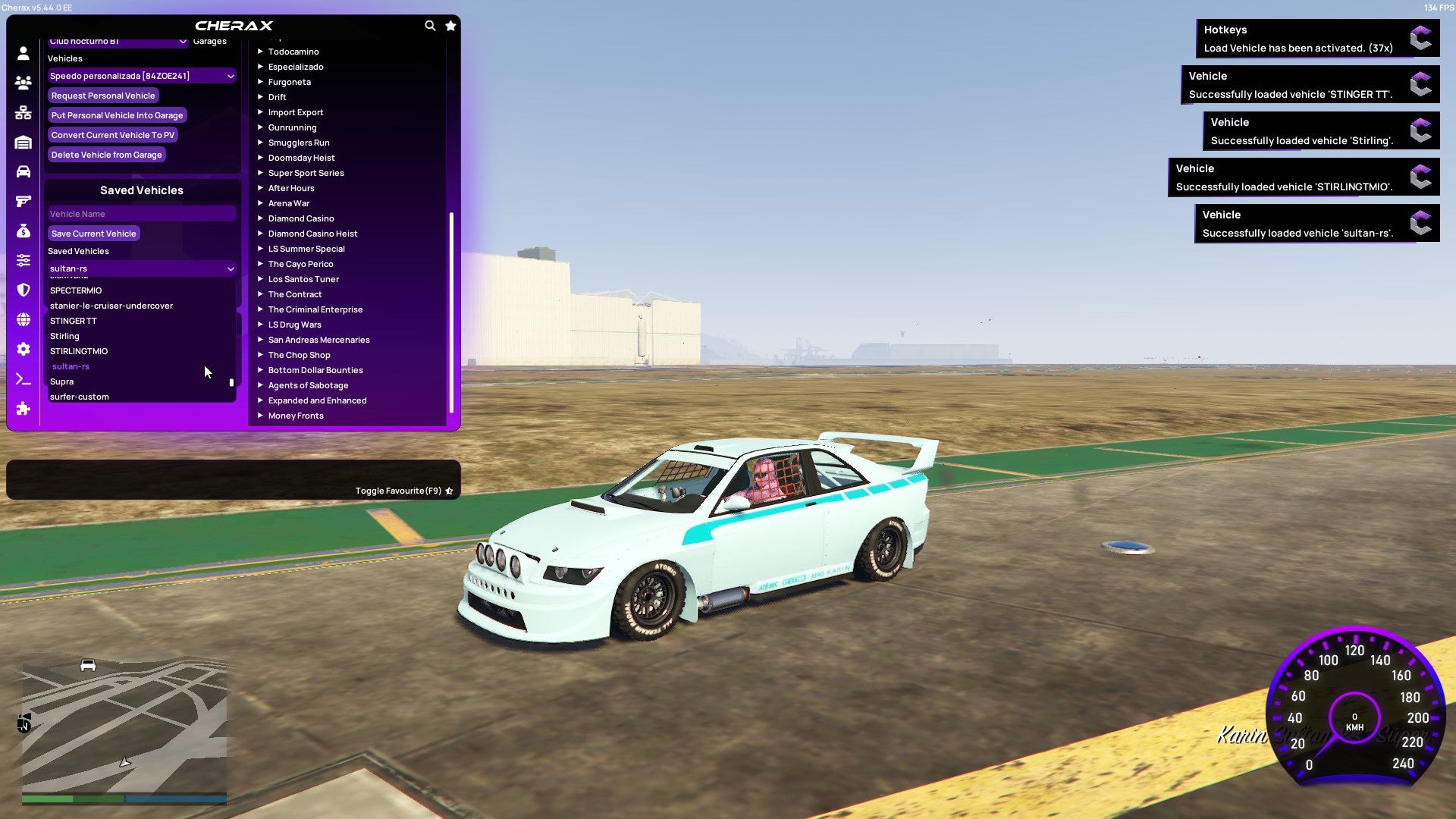Open the globe world icon
1456x819 pixels.
pos(23,318)
